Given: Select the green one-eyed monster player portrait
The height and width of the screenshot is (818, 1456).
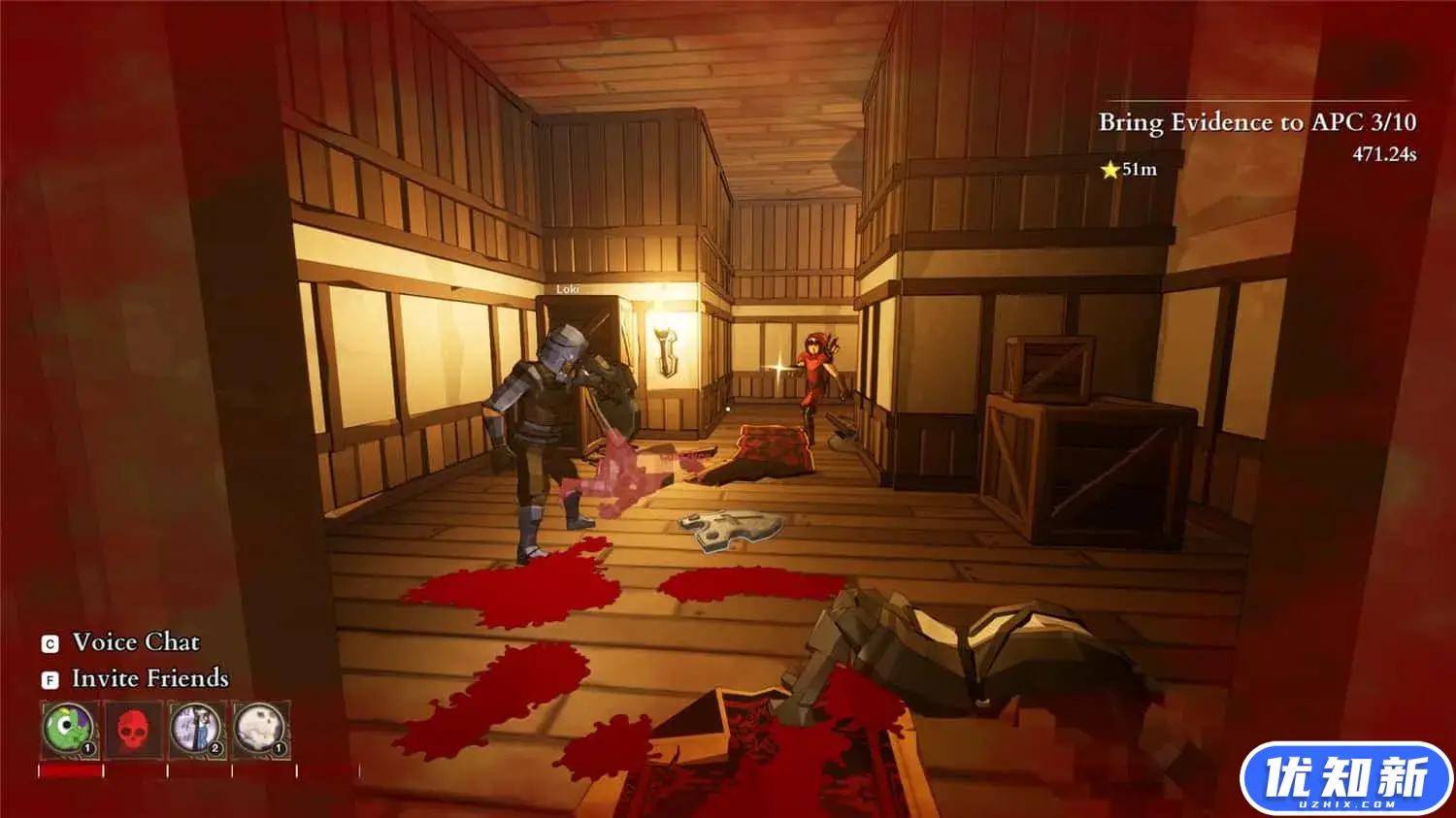Looking at the screenshot, I should pyautogui.click(x=69, y=729).
